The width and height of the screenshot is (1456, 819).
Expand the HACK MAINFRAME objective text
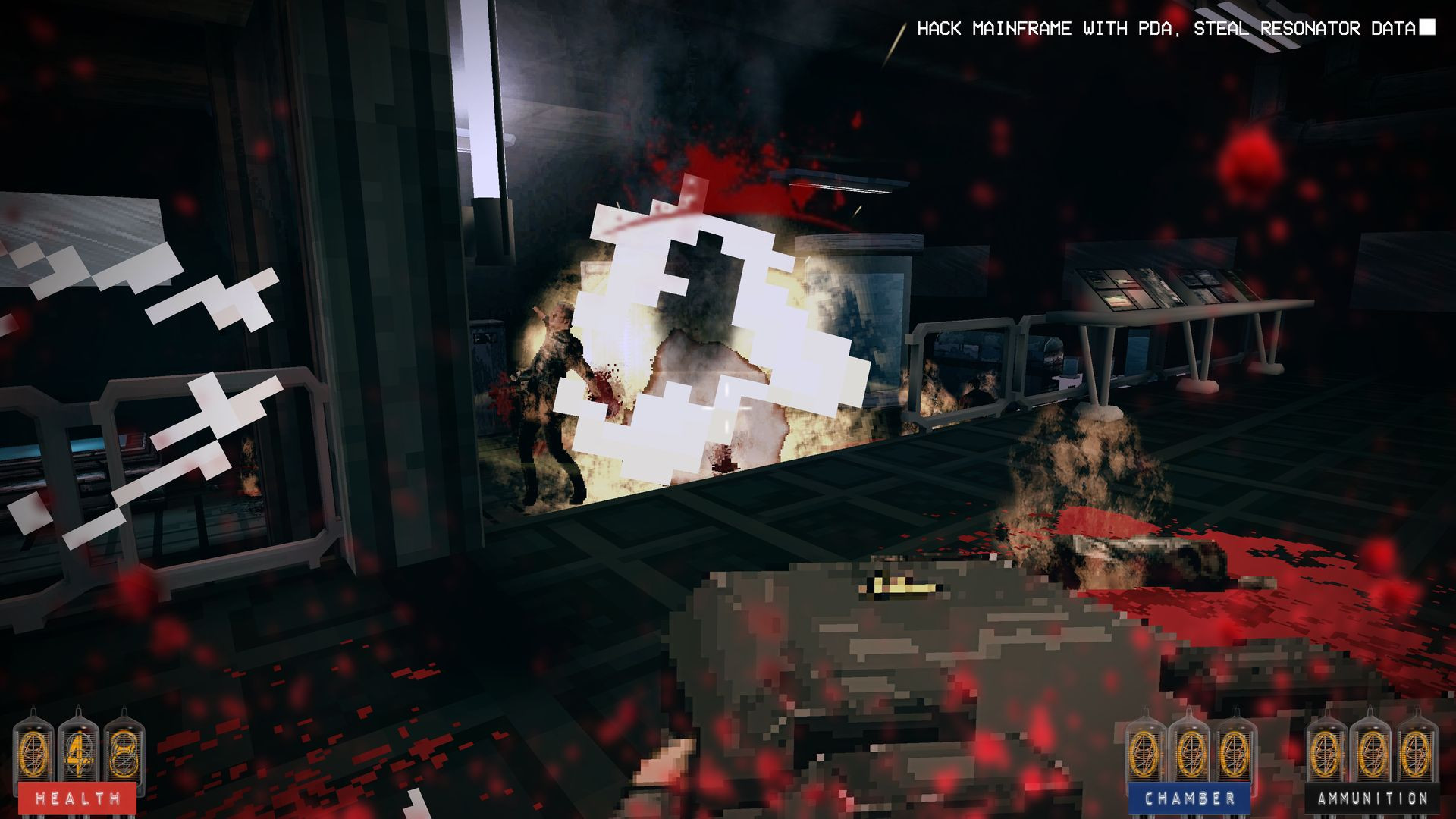point(993,29)
